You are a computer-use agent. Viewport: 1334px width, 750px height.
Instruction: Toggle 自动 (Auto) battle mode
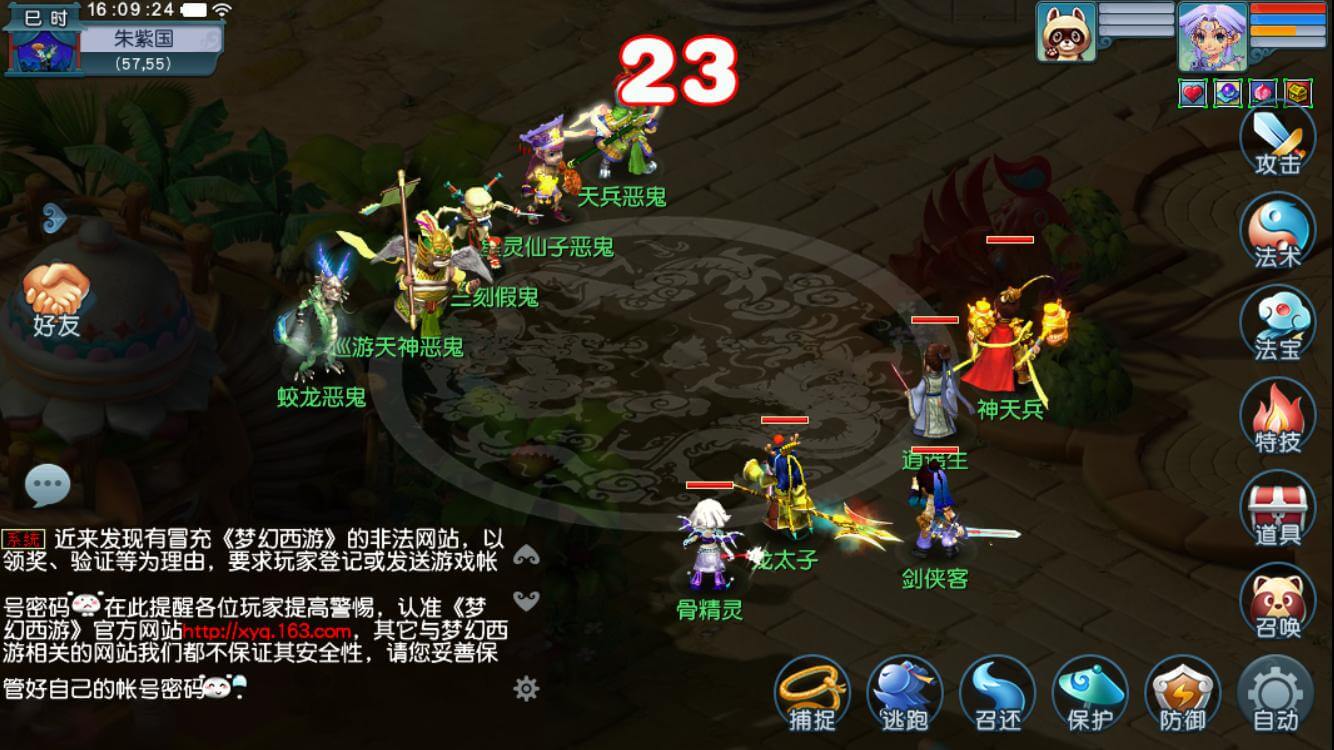point(1277,690)
